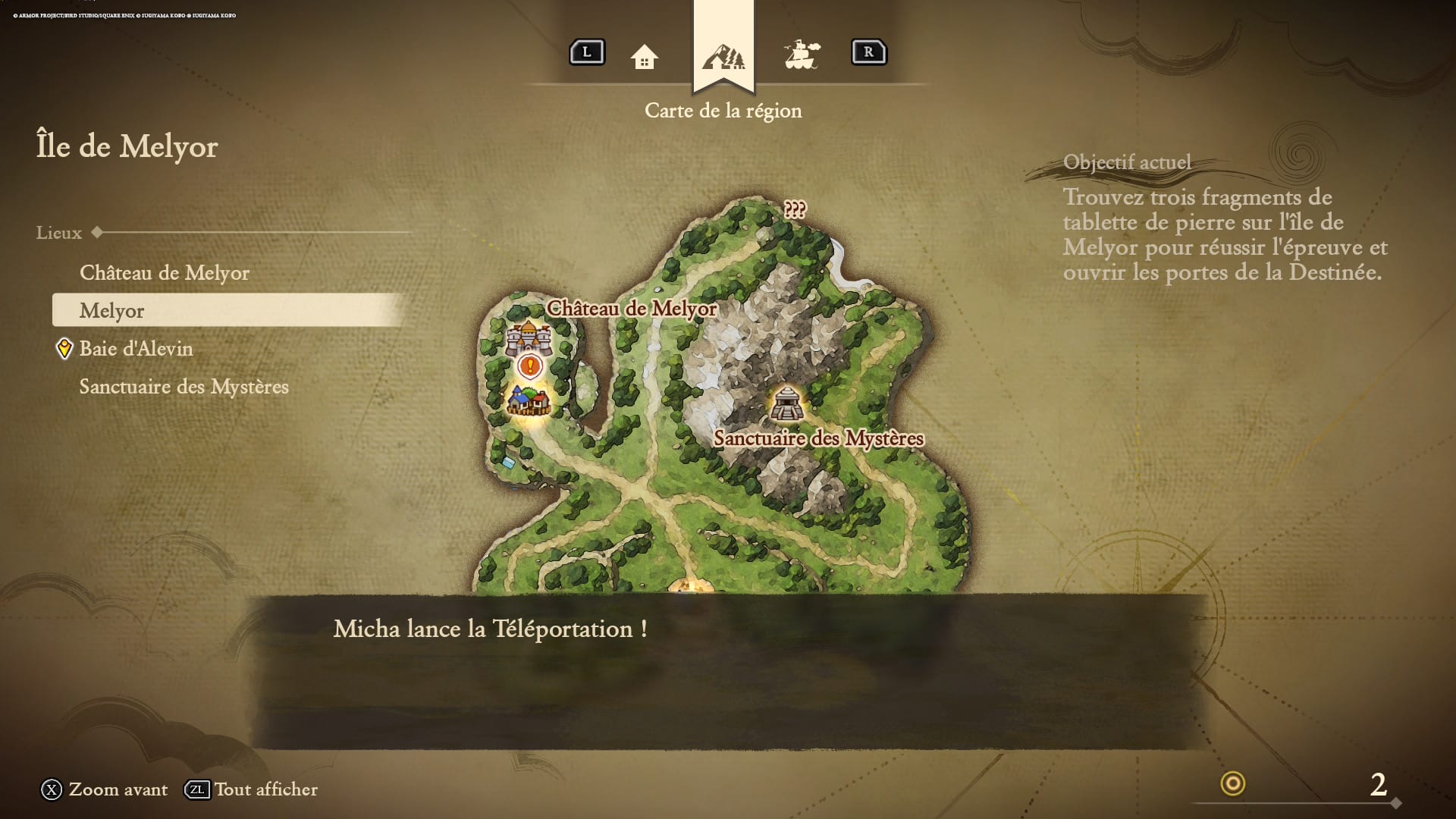Advance the Téléportation message box
The image size is (1456, 819).
tap(728, 671)
